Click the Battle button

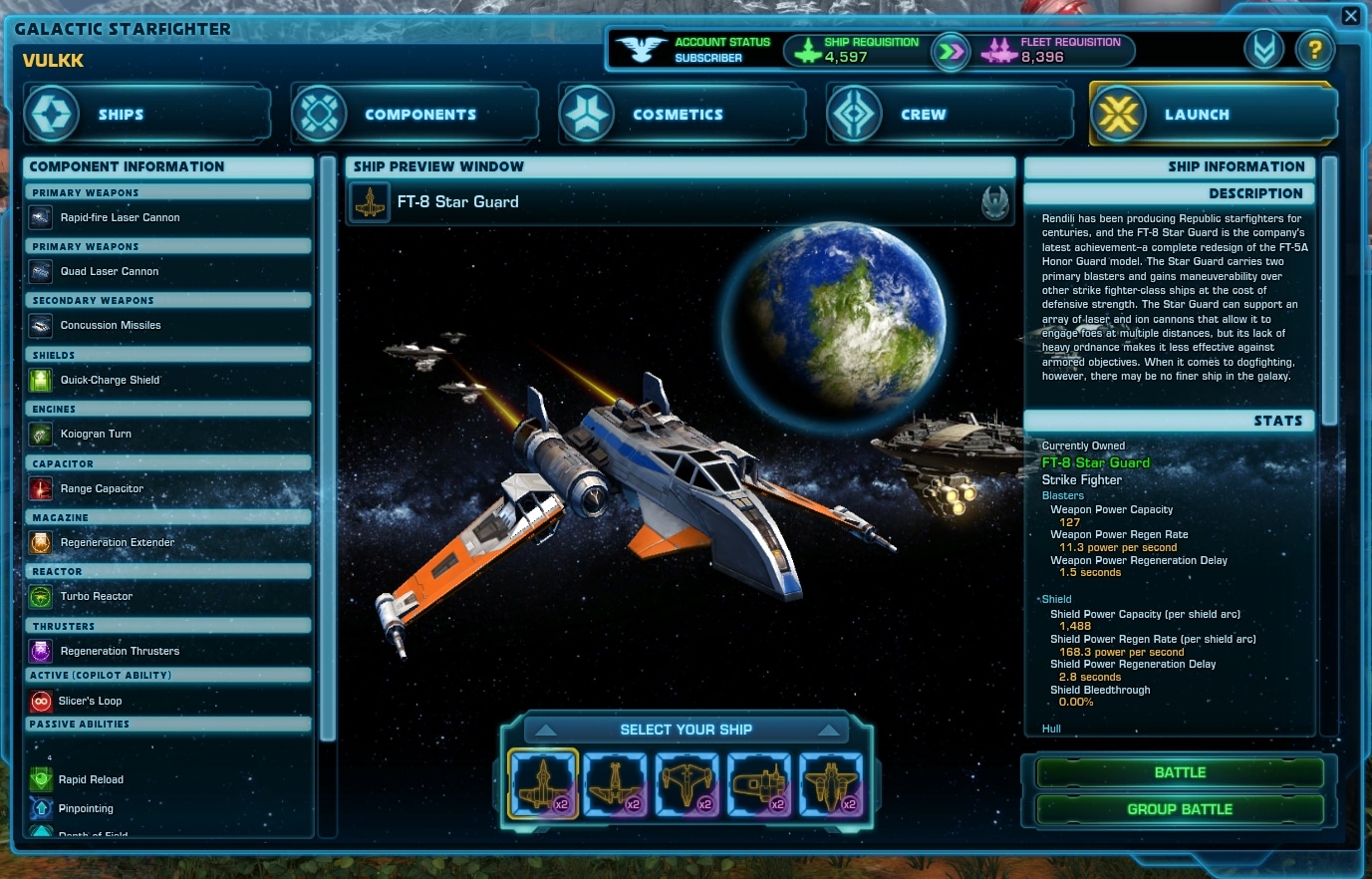coord(1179,771)
